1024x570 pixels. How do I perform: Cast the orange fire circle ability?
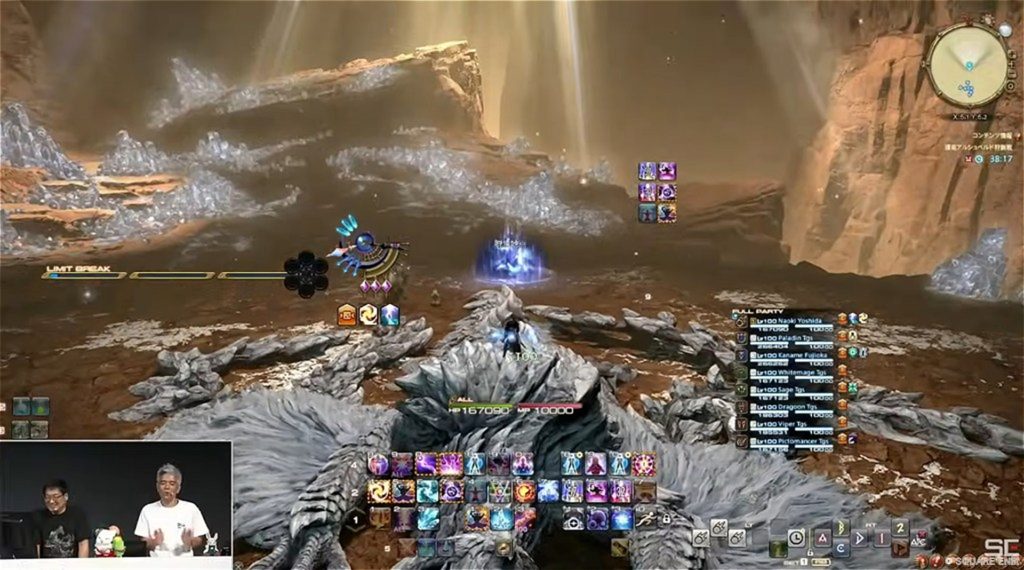[x=524, y=491]
